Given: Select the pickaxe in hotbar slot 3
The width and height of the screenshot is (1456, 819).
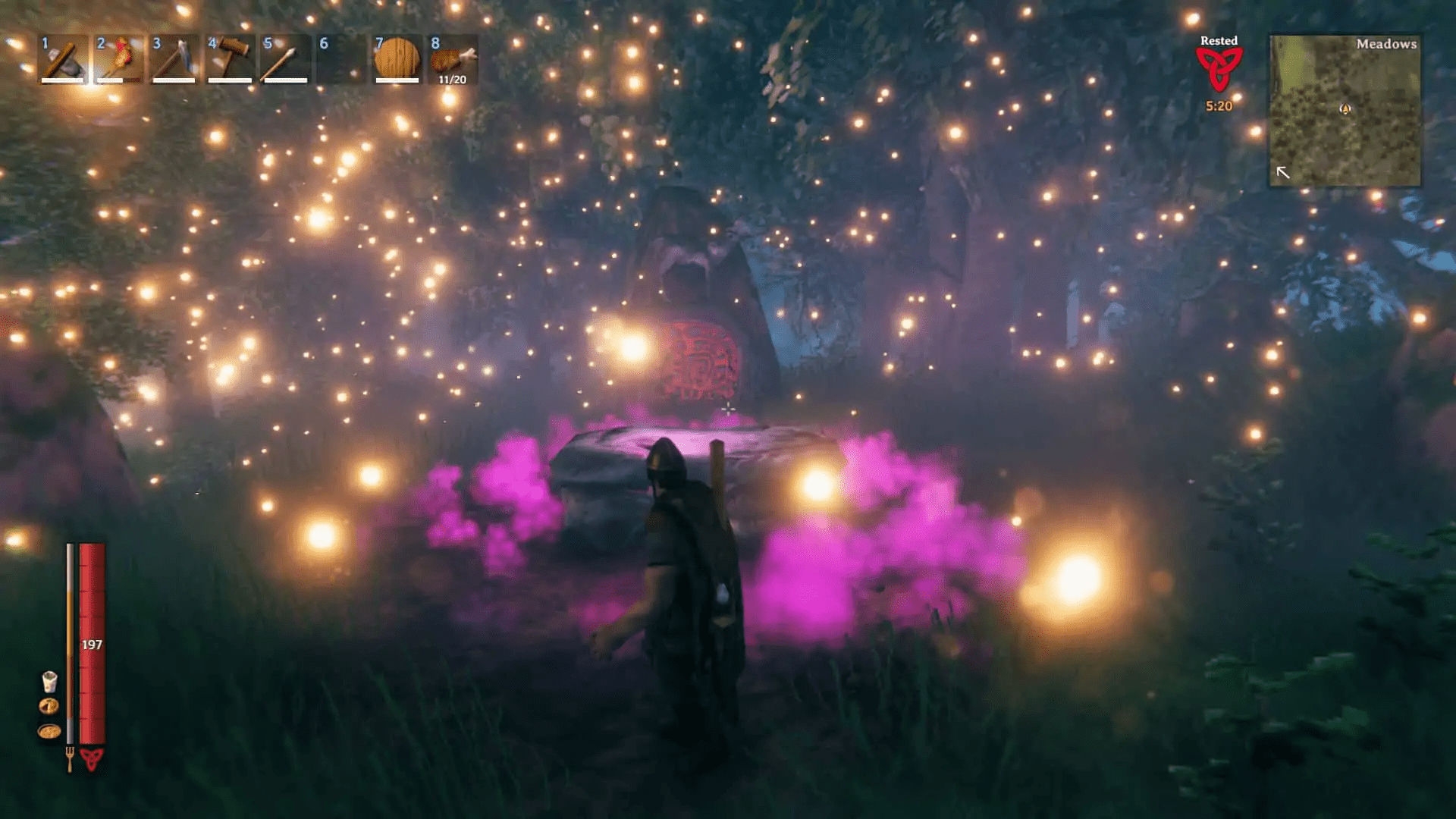Looking at the screenshot, I should pos(174,59).
